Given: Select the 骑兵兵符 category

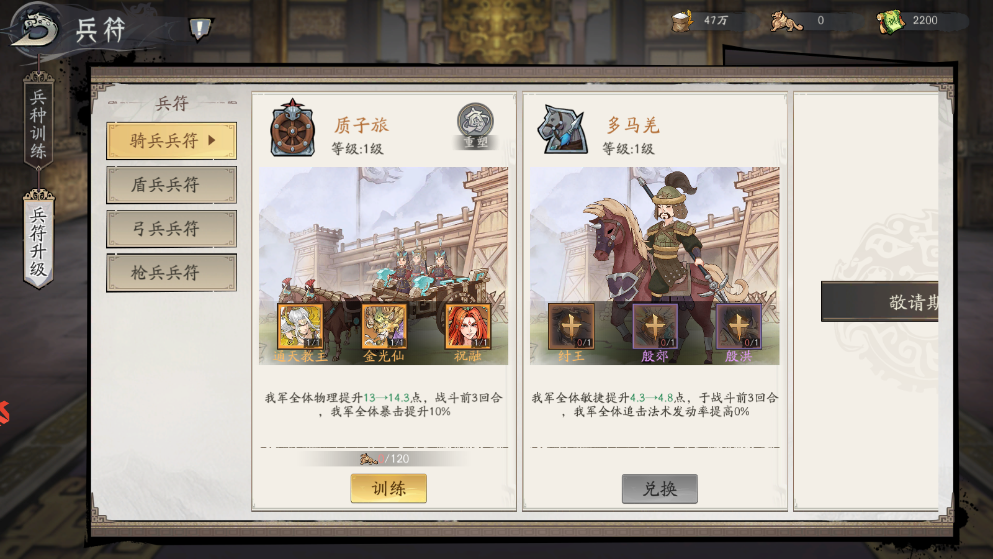Looking at the screenshot, I should point(172,141).
